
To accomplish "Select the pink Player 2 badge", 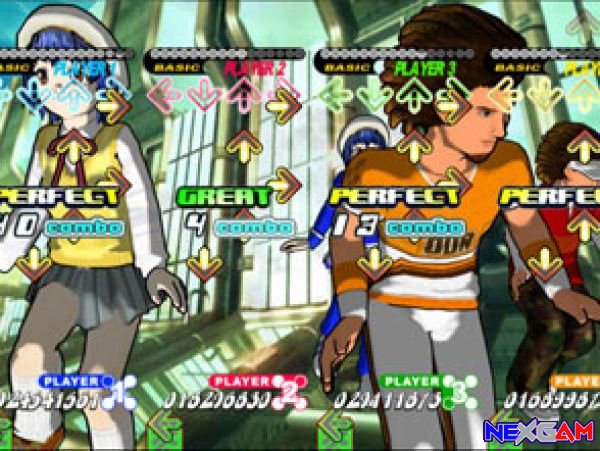I will pyautogui.click(x=245, y=381).
